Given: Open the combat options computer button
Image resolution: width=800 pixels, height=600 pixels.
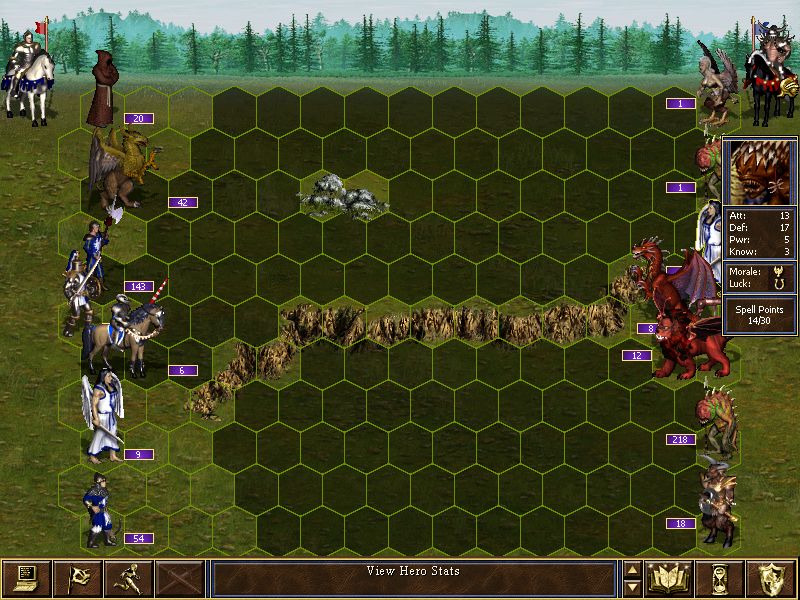Looking at the screenshot, I should 26,578.
